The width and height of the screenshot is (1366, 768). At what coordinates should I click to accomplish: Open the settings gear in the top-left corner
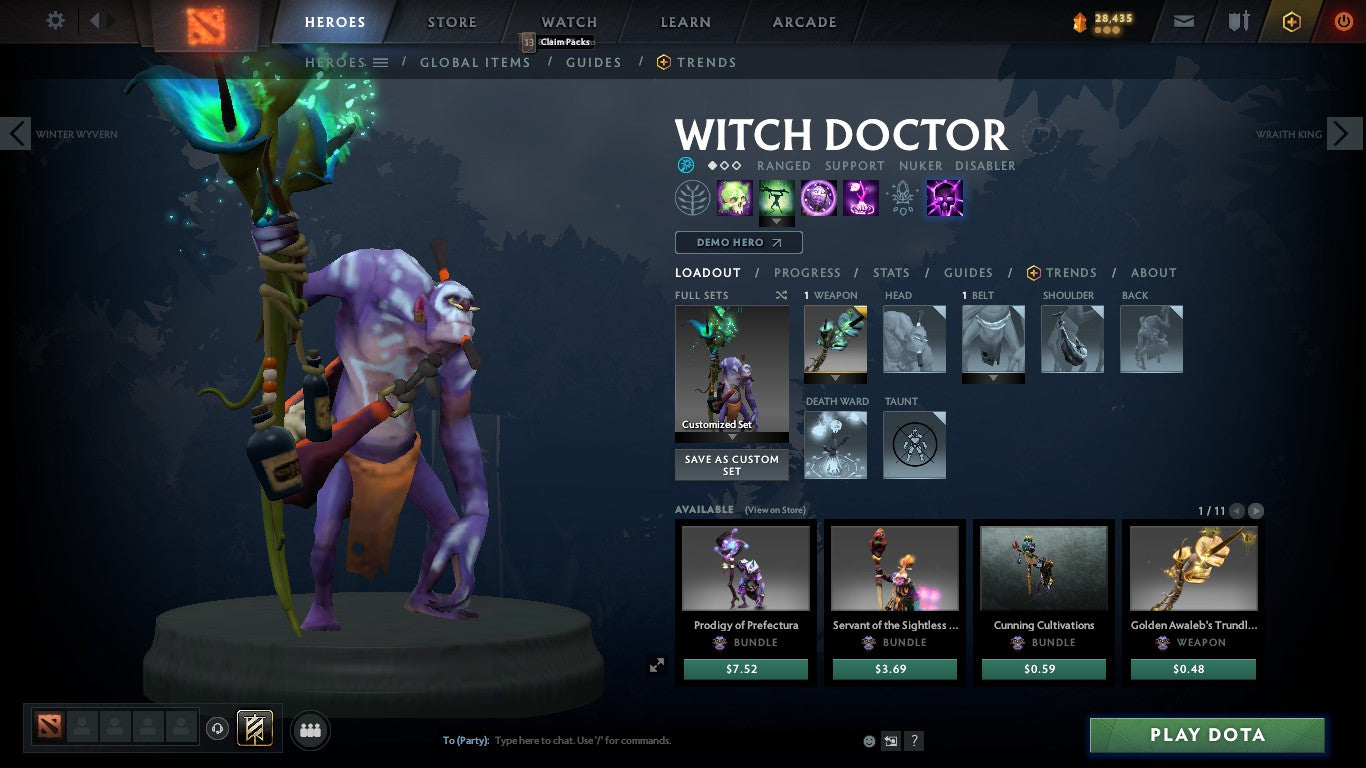[55, 19]
